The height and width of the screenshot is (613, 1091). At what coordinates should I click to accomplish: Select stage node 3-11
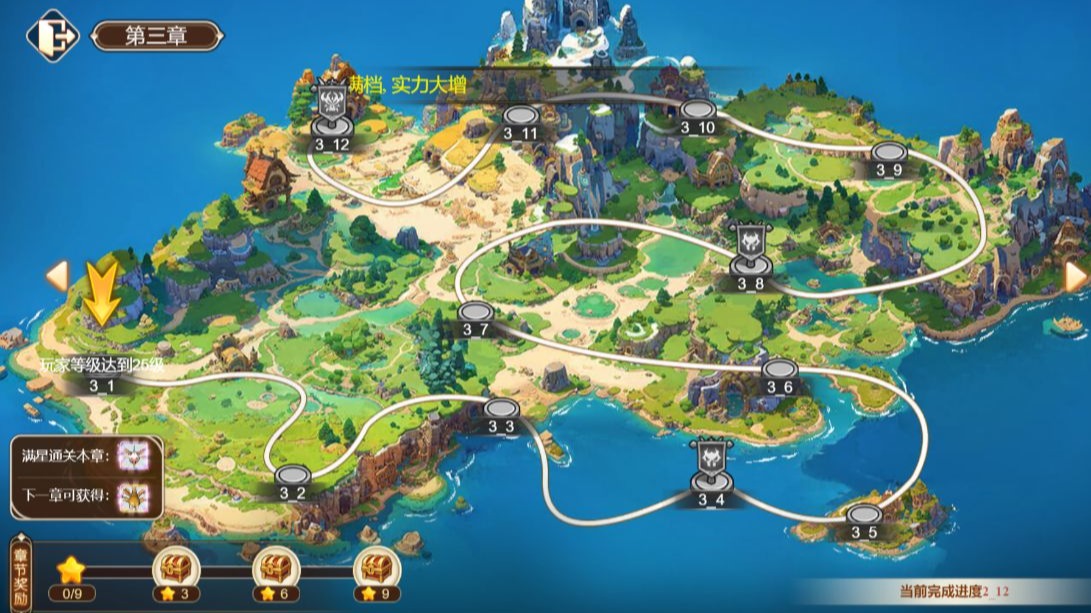tap(520, 117)
